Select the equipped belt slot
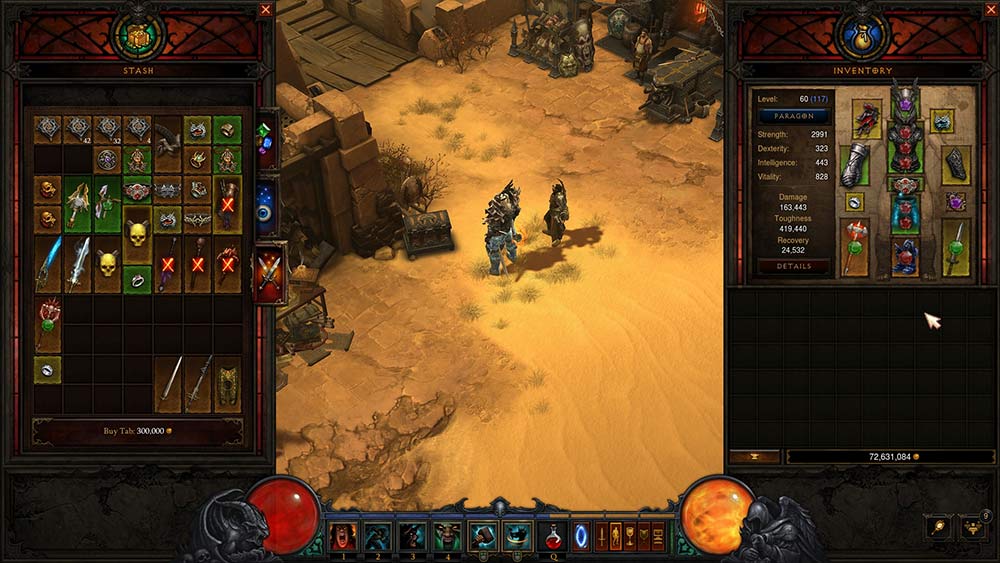The height and width of the screenshot is (563, 1000). (x=905, y=185)
